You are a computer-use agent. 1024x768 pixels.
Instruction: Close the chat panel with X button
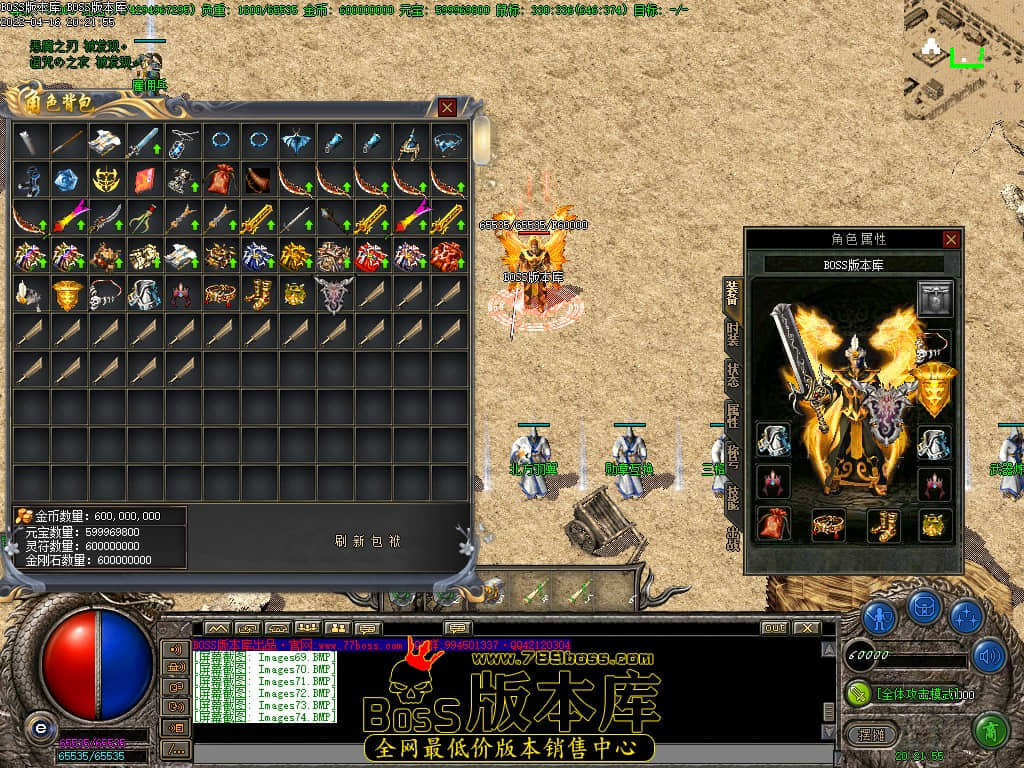point(808,628)
